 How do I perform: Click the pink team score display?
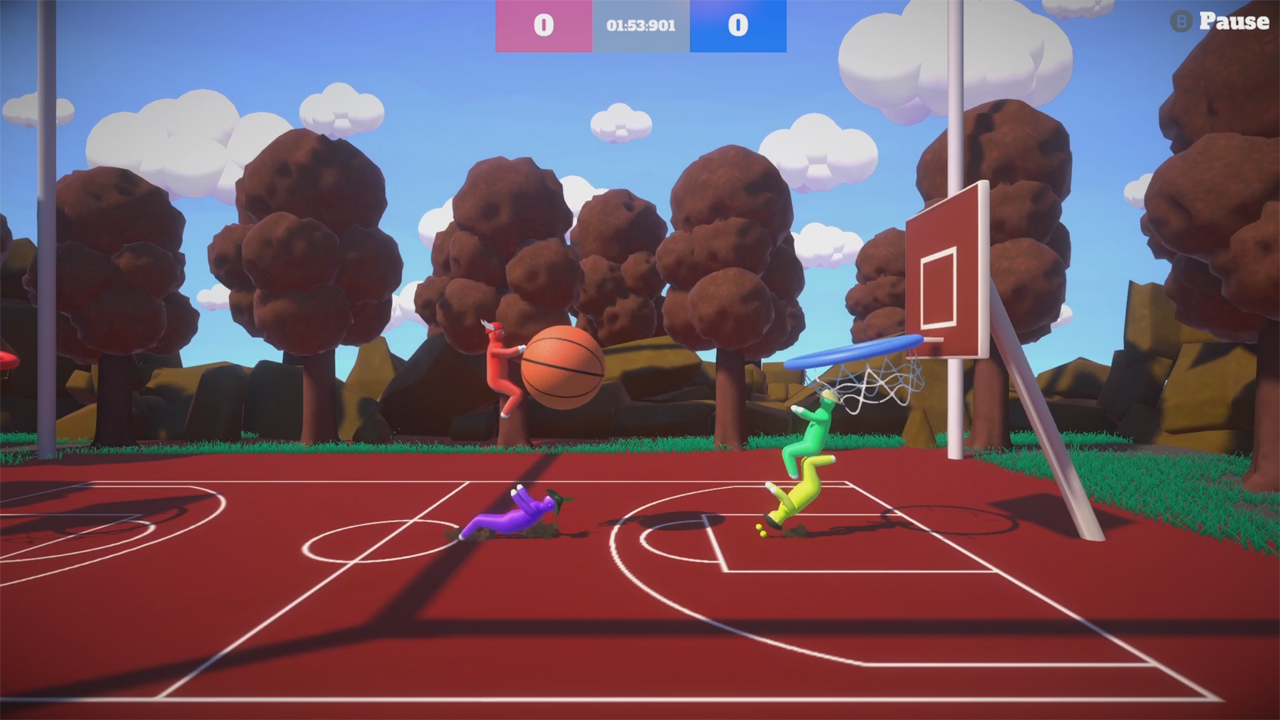click(543, 26)
